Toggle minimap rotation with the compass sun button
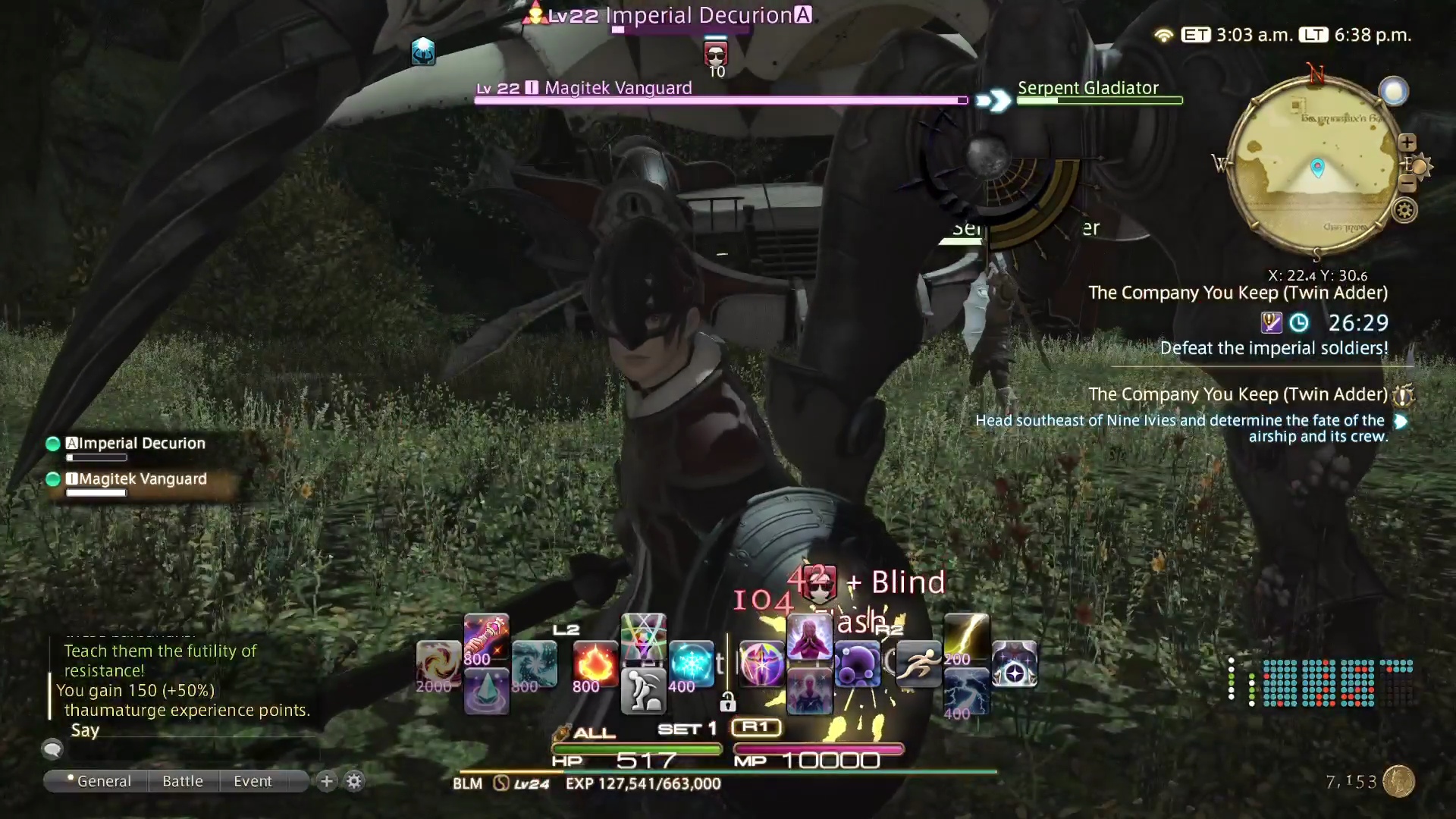The width and height of the screenshot is (1456, 819). [x=1420, y=168]
